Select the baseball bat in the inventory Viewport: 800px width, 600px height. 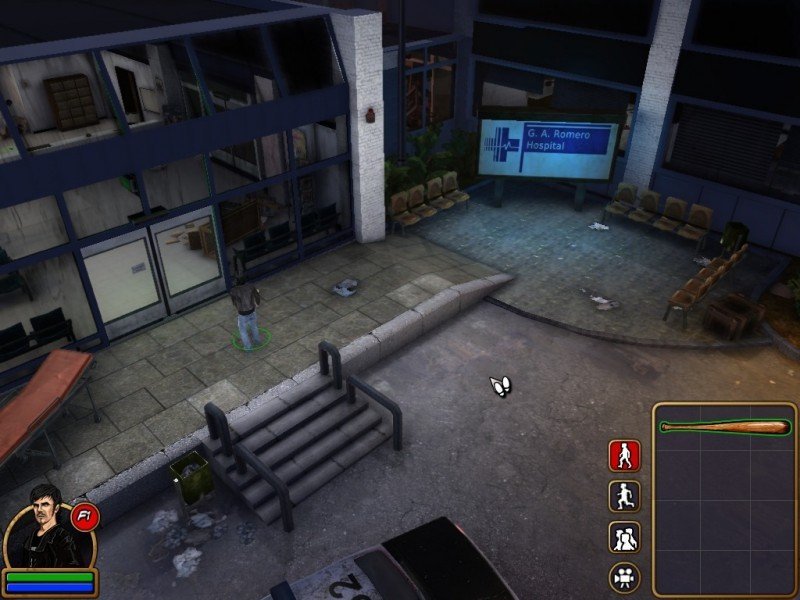click(x=725, y=427)
